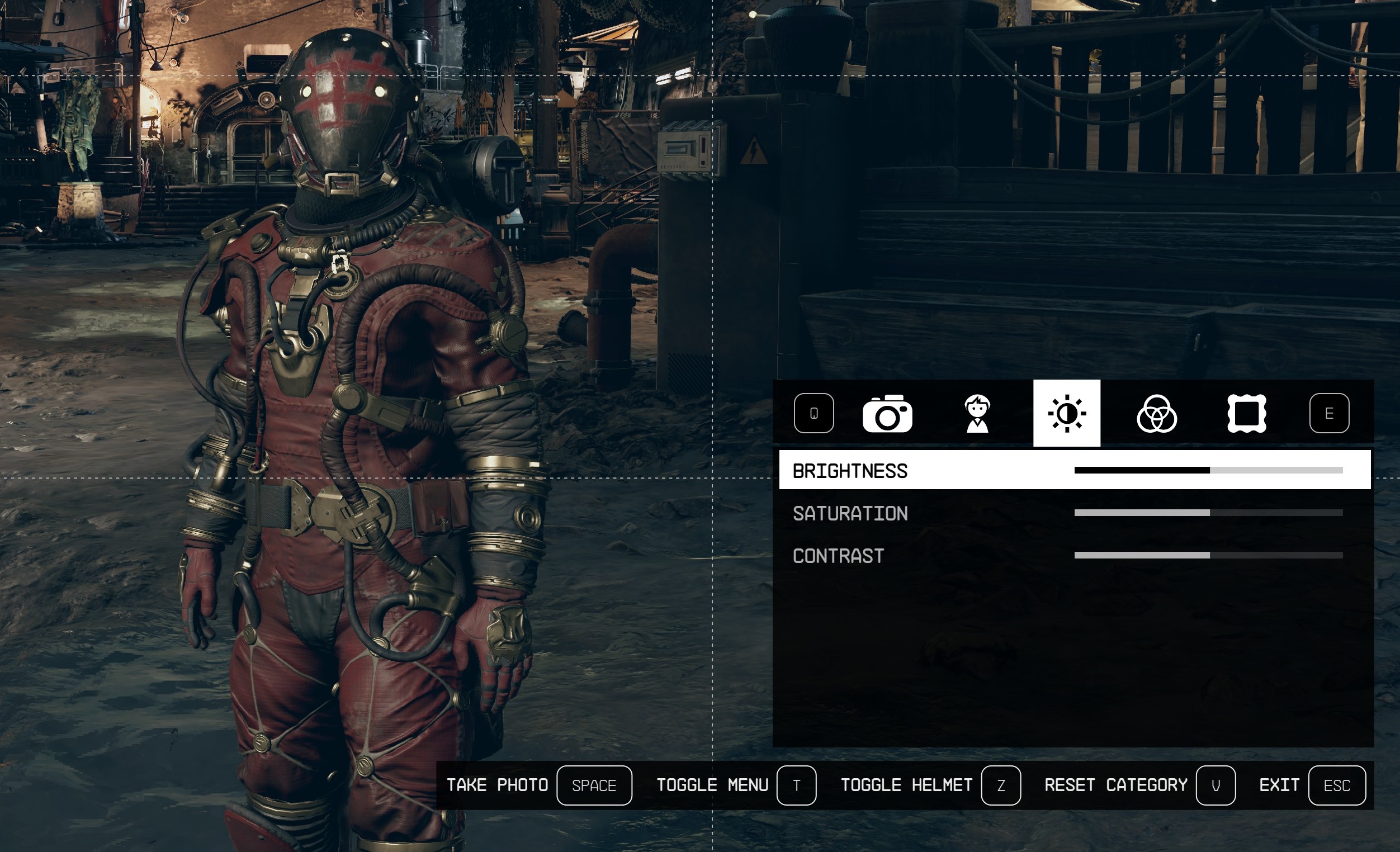Click Toggle Menu to hide interface
This screenshot has width=1400, height=852.
pyautogui.click(x=796, y=785)
